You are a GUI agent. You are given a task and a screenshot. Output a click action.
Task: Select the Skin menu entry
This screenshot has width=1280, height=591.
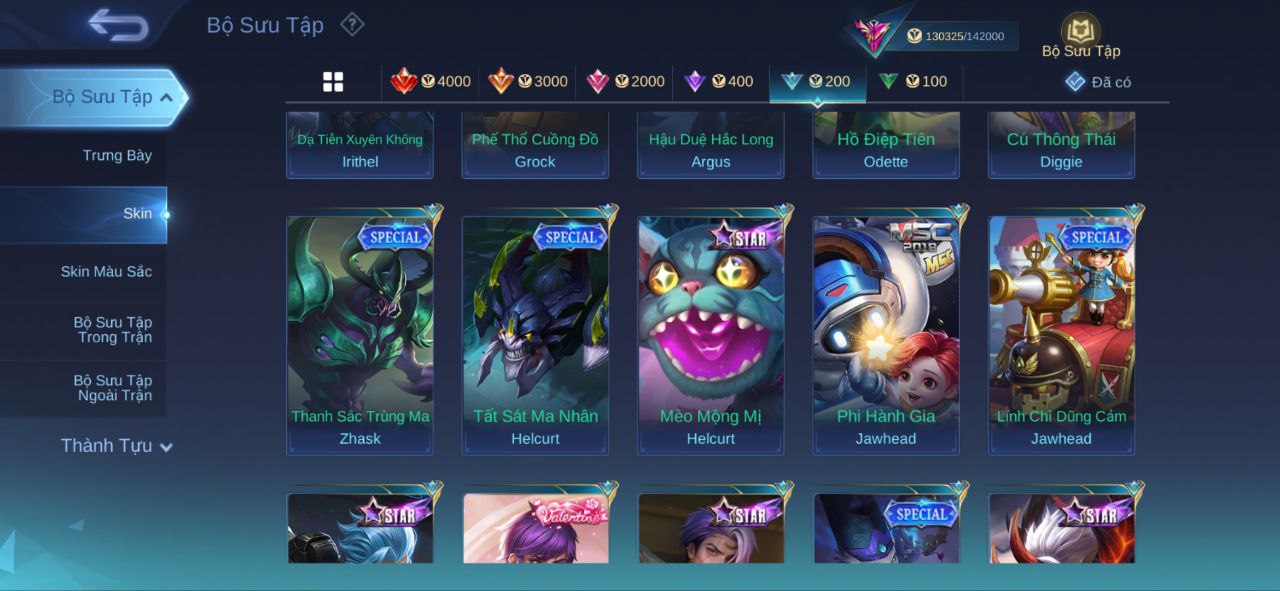click(x=137, y=213)
